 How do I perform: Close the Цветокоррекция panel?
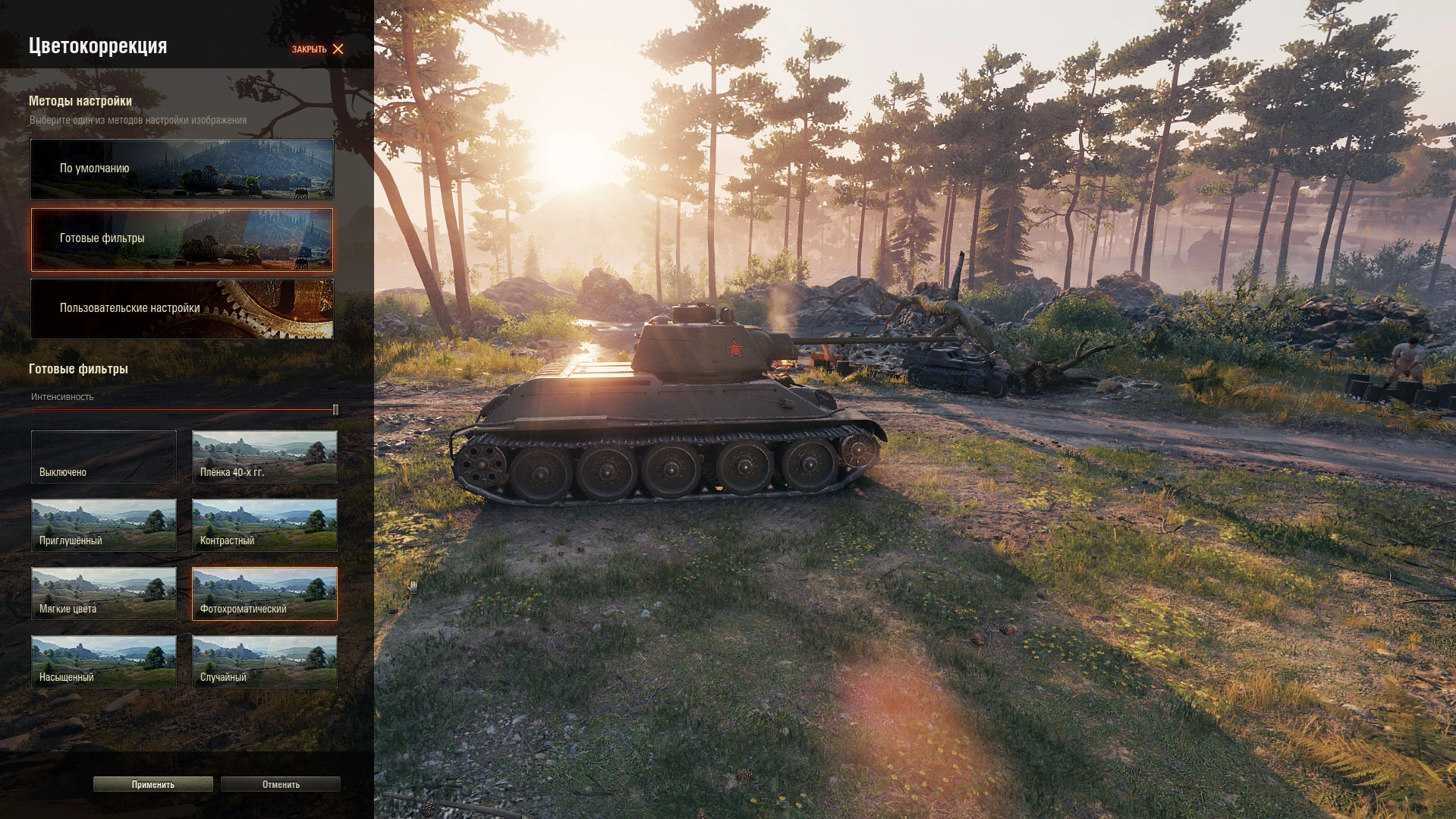[319, 49]
